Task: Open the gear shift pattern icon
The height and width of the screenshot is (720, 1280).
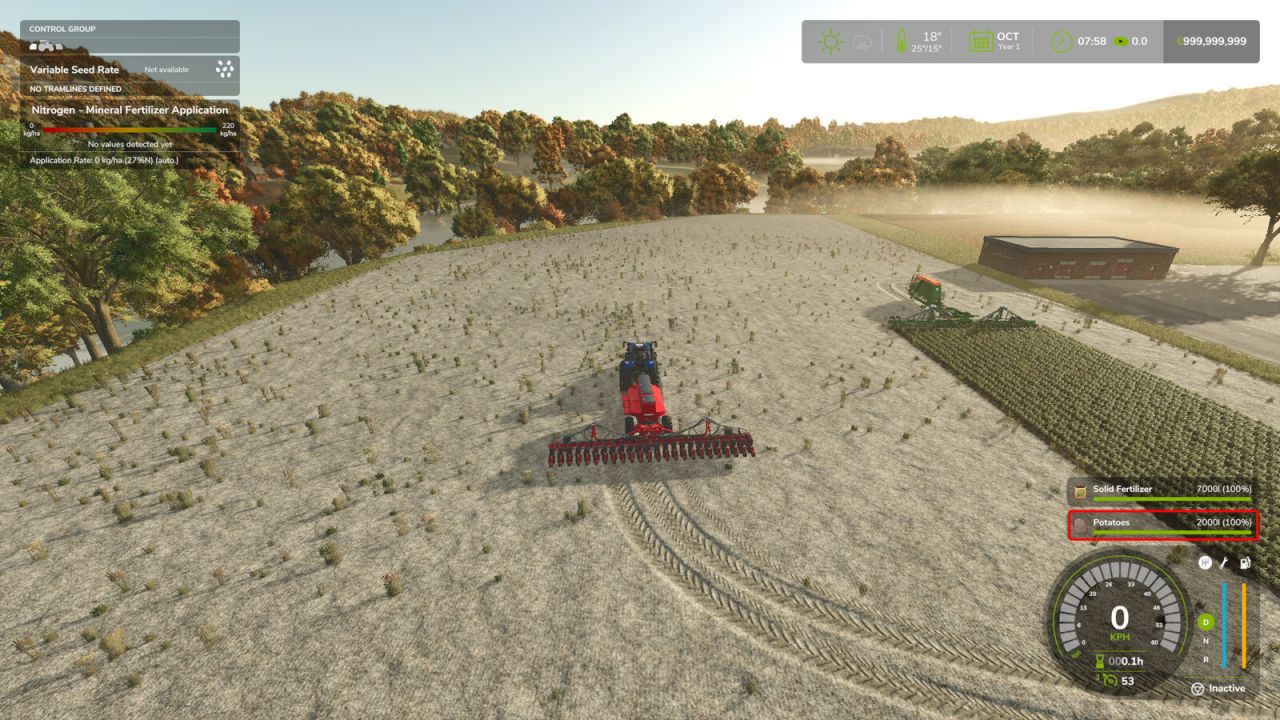Action: click(x=1205, y=564)
